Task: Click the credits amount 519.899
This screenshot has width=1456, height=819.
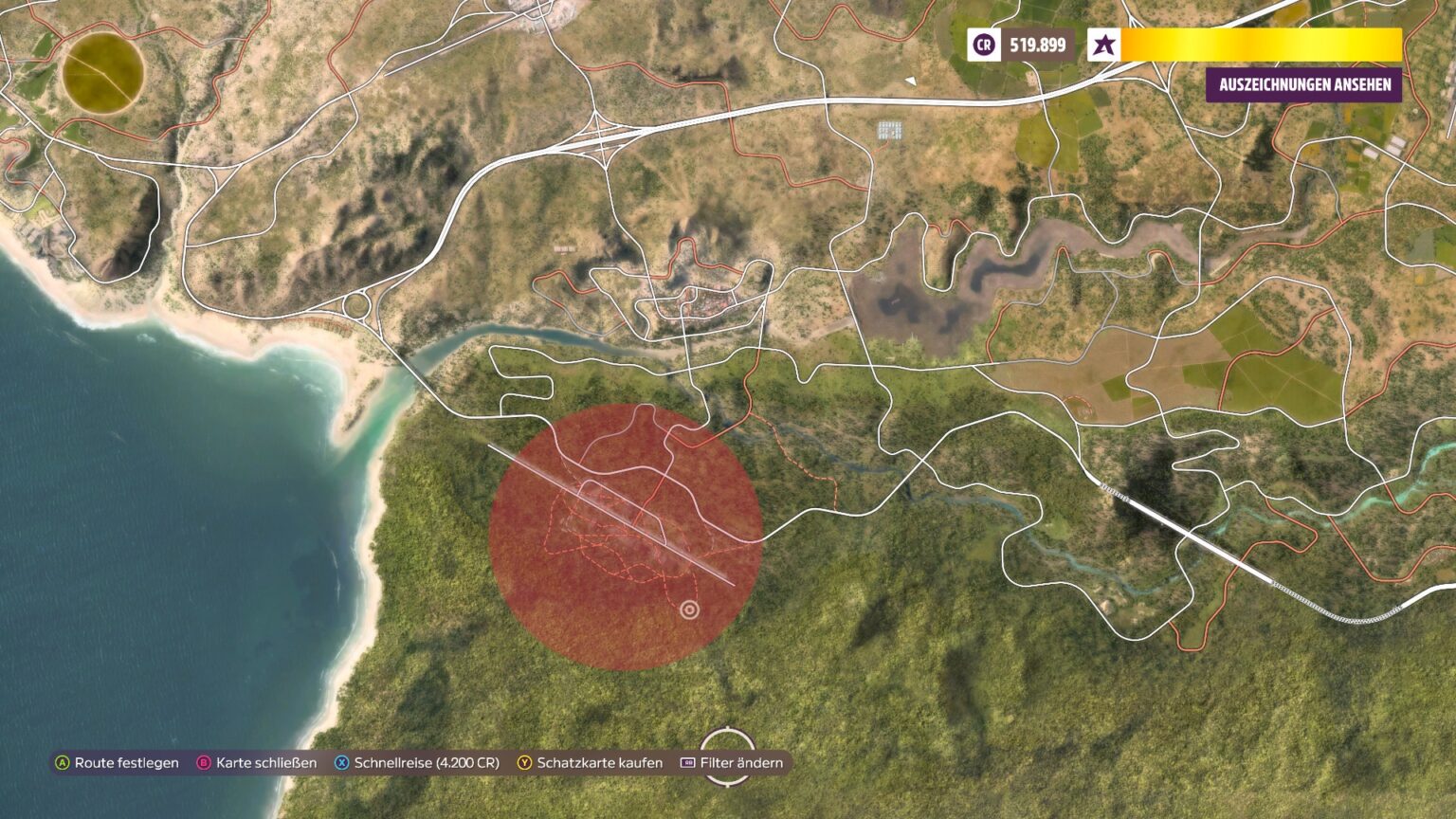Action: pyautogui.click(x=1037, y=44)
